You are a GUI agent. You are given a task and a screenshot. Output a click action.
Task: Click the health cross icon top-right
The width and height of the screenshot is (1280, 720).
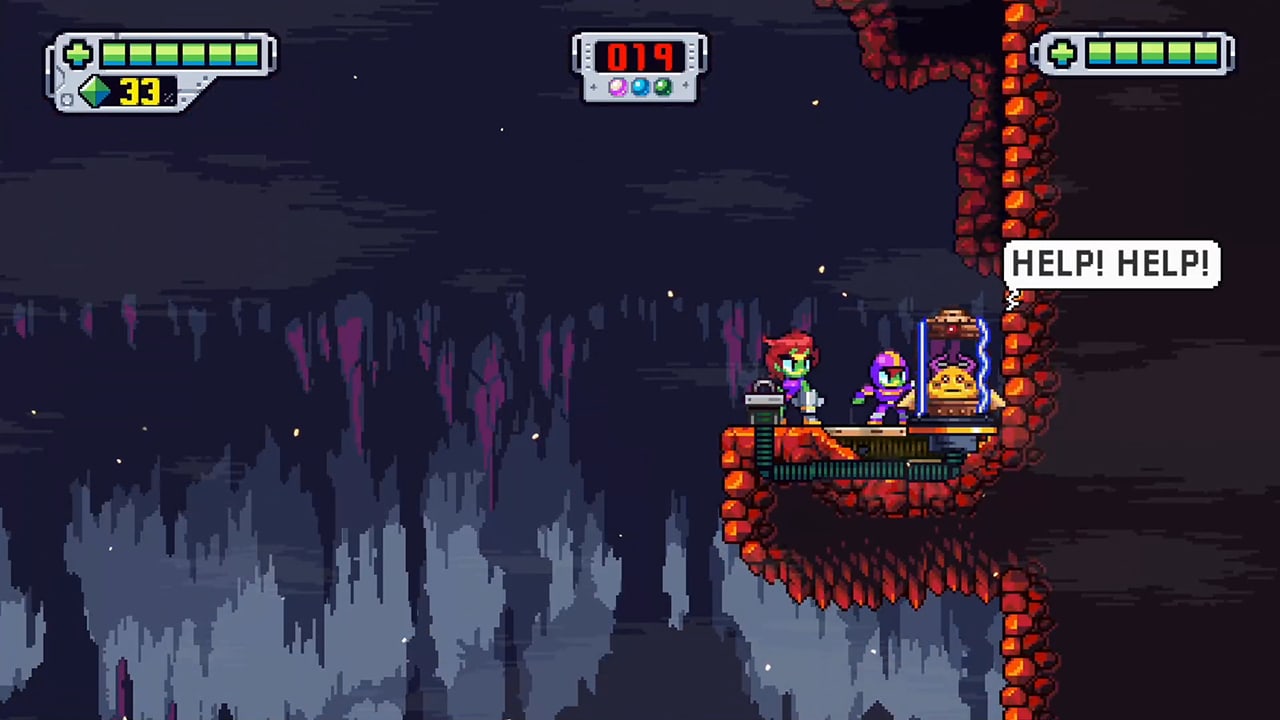[1062, 54]
